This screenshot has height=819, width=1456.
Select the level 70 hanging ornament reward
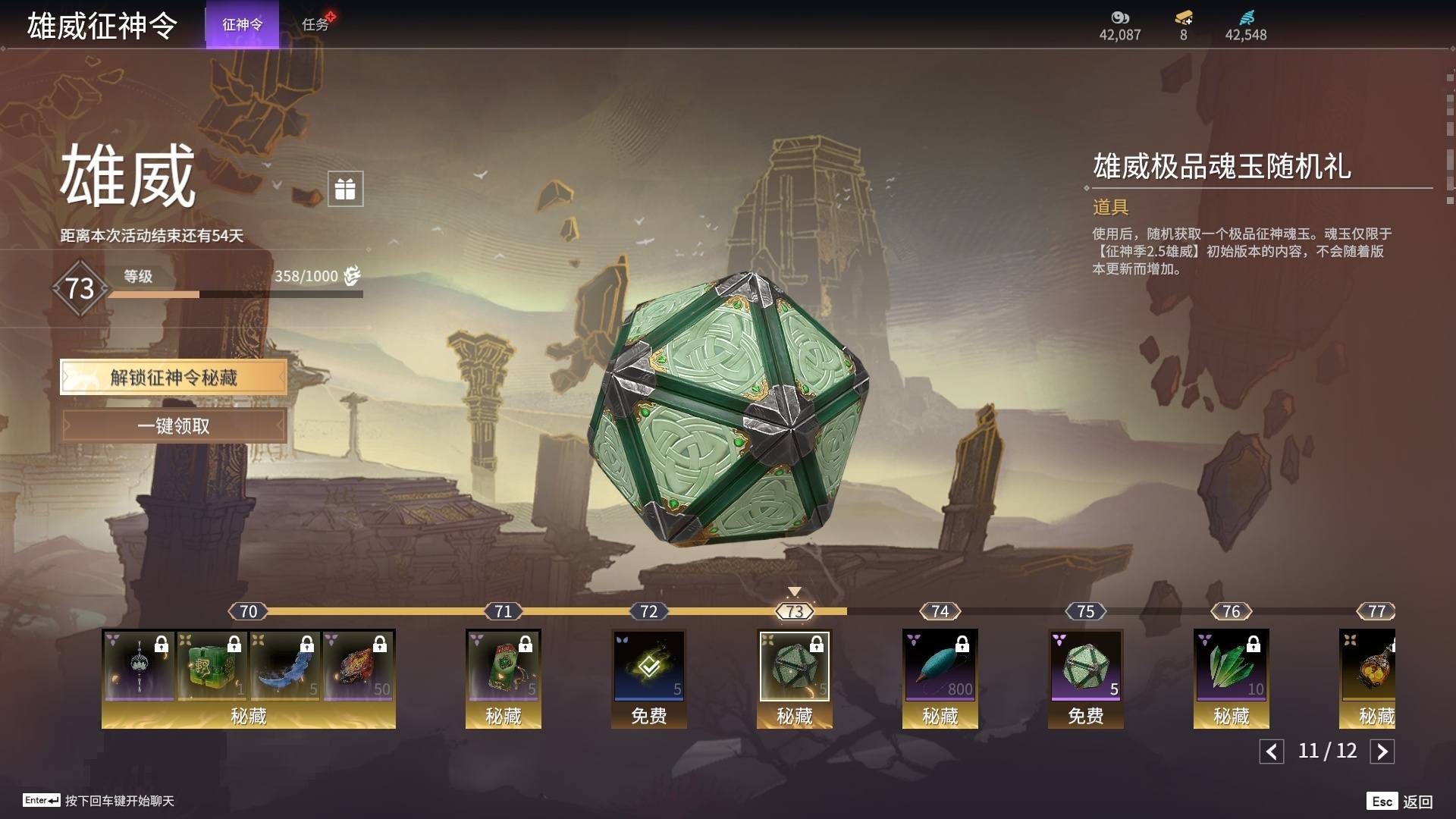139,666
